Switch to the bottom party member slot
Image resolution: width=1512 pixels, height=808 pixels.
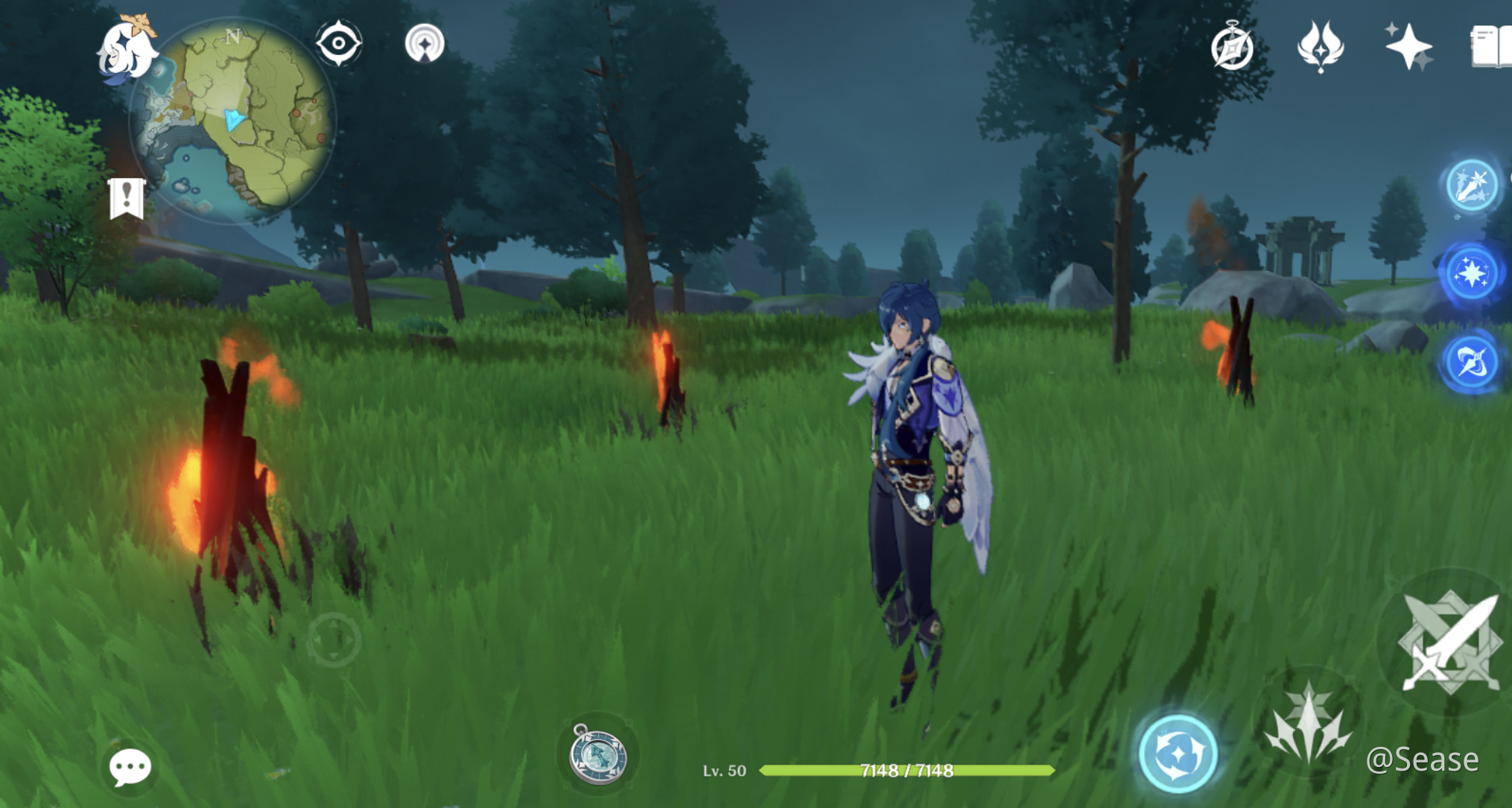[1471, 361]
